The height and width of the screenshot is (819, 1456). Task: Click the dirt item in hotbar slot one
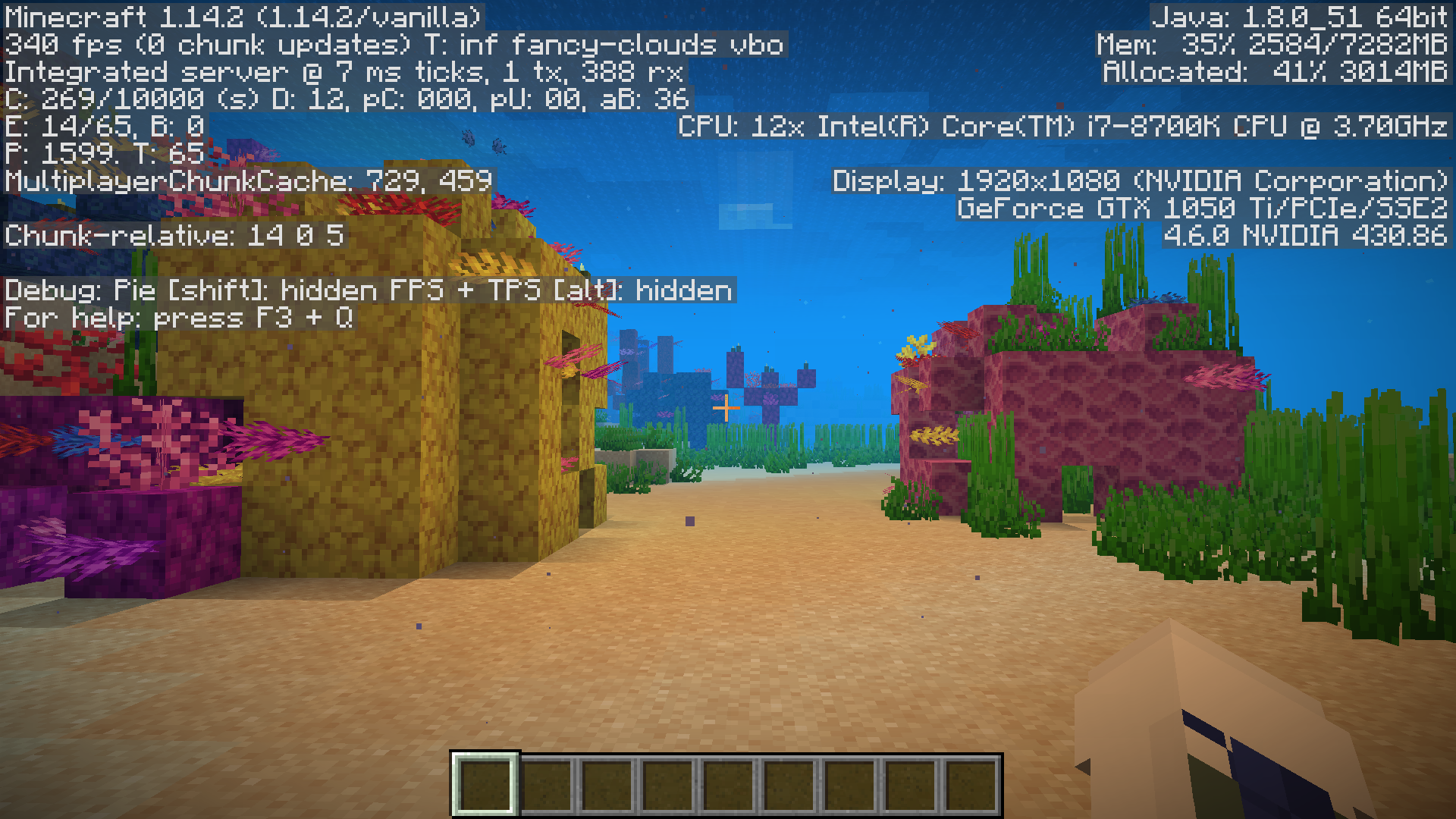[x=485, y=785]
